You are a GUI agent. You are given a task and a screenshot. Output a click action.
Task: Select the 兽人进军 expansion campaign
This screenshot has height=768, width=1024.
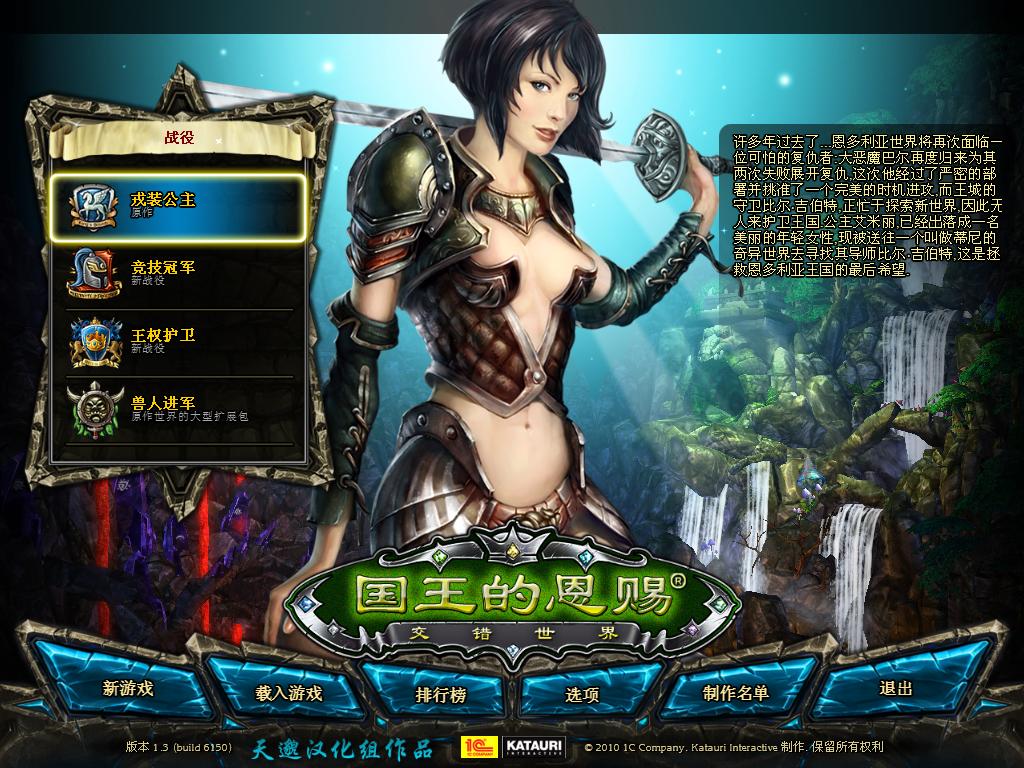[176, 408]
